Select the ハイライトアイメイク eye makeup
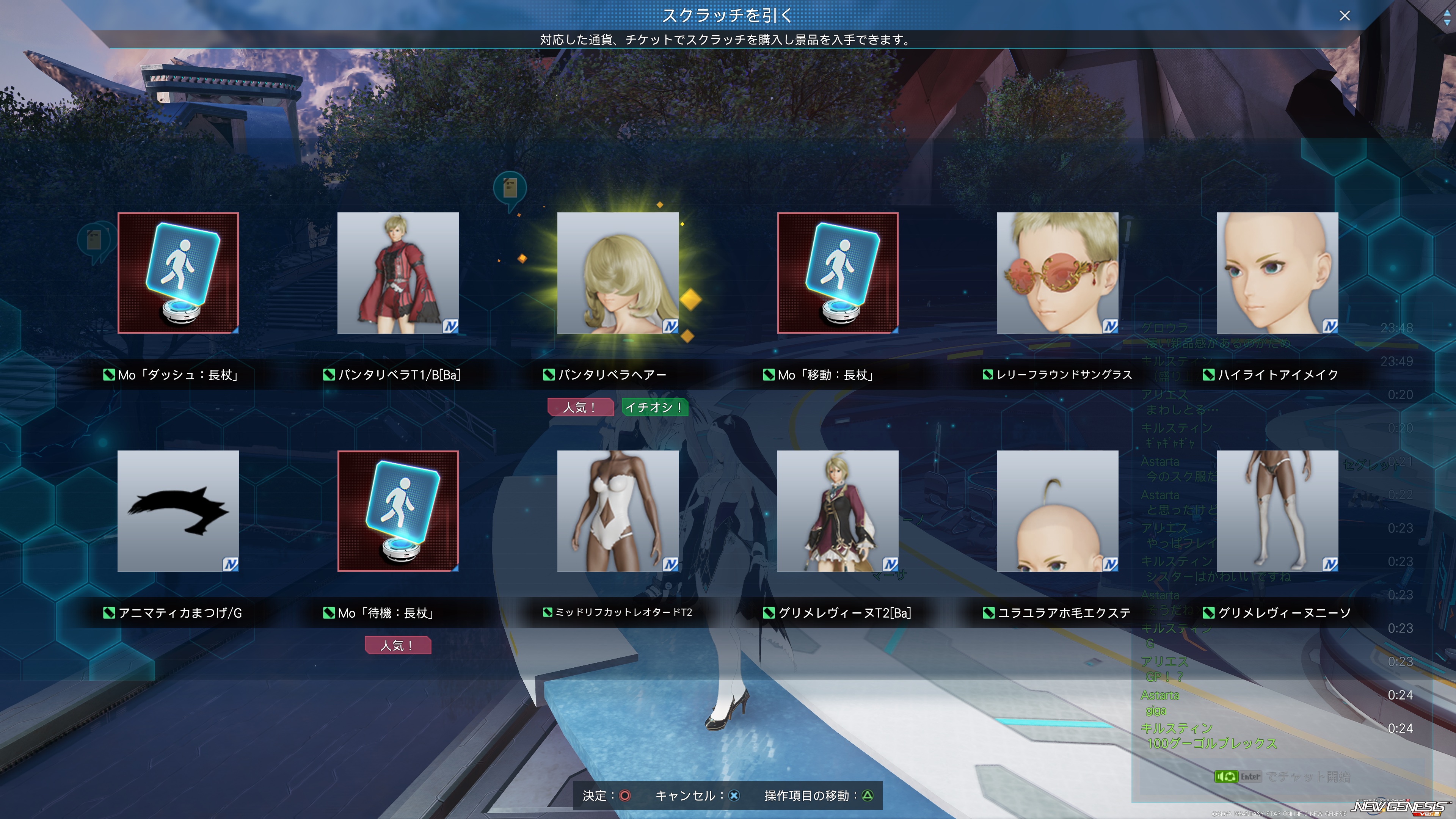The image size is (1456, 819). pyautogui.click(x=1277, y=273)
